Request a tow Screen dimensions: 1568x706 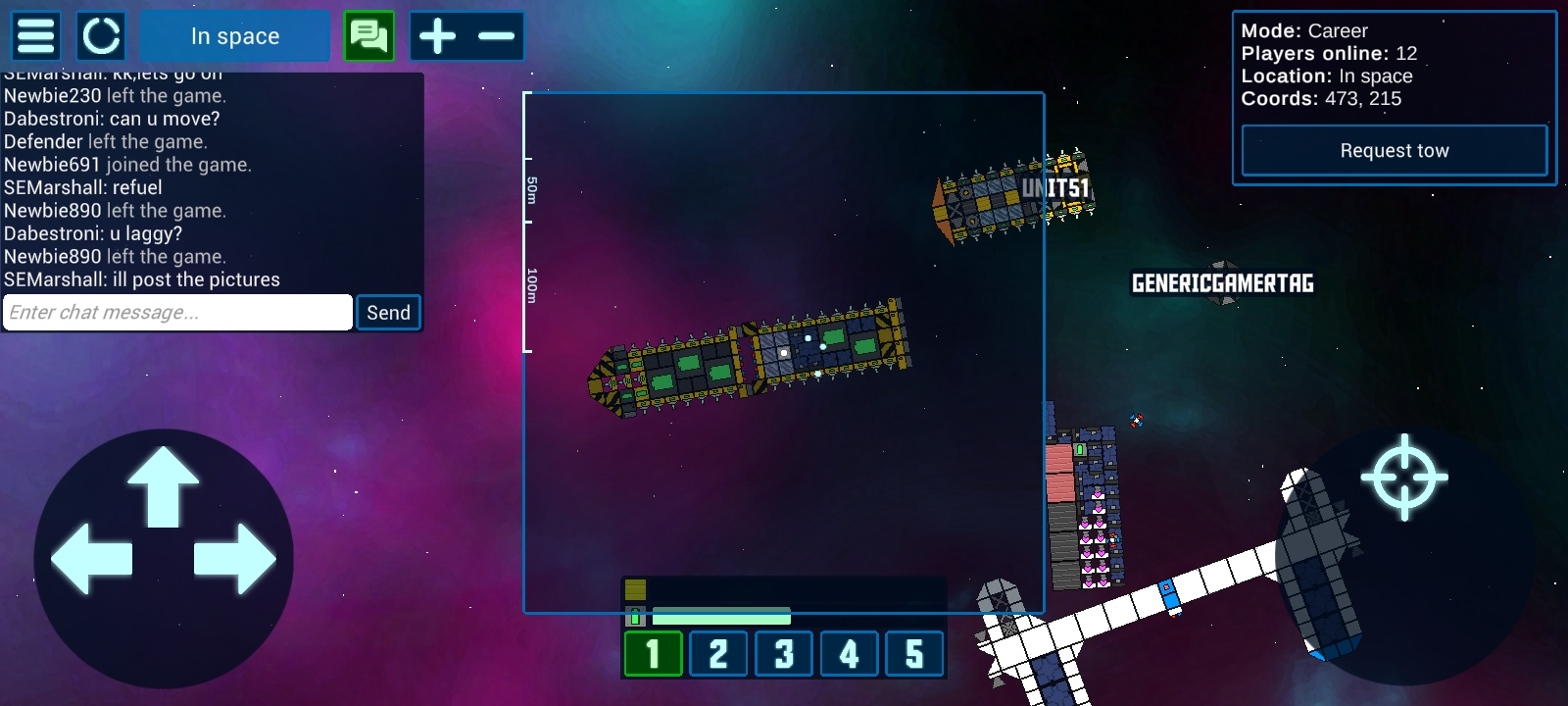click(1394, 151)
